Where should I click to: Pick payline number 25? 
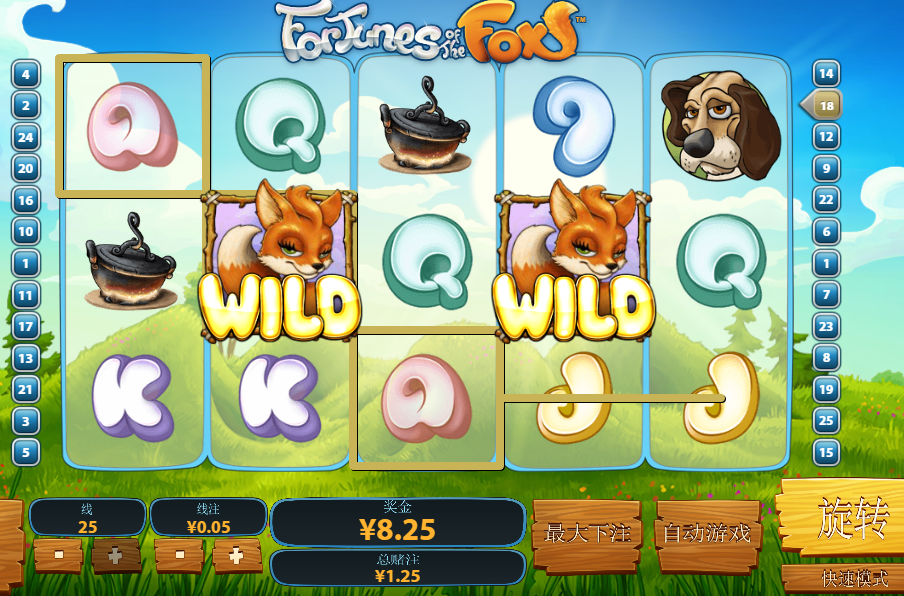point(826,420)
